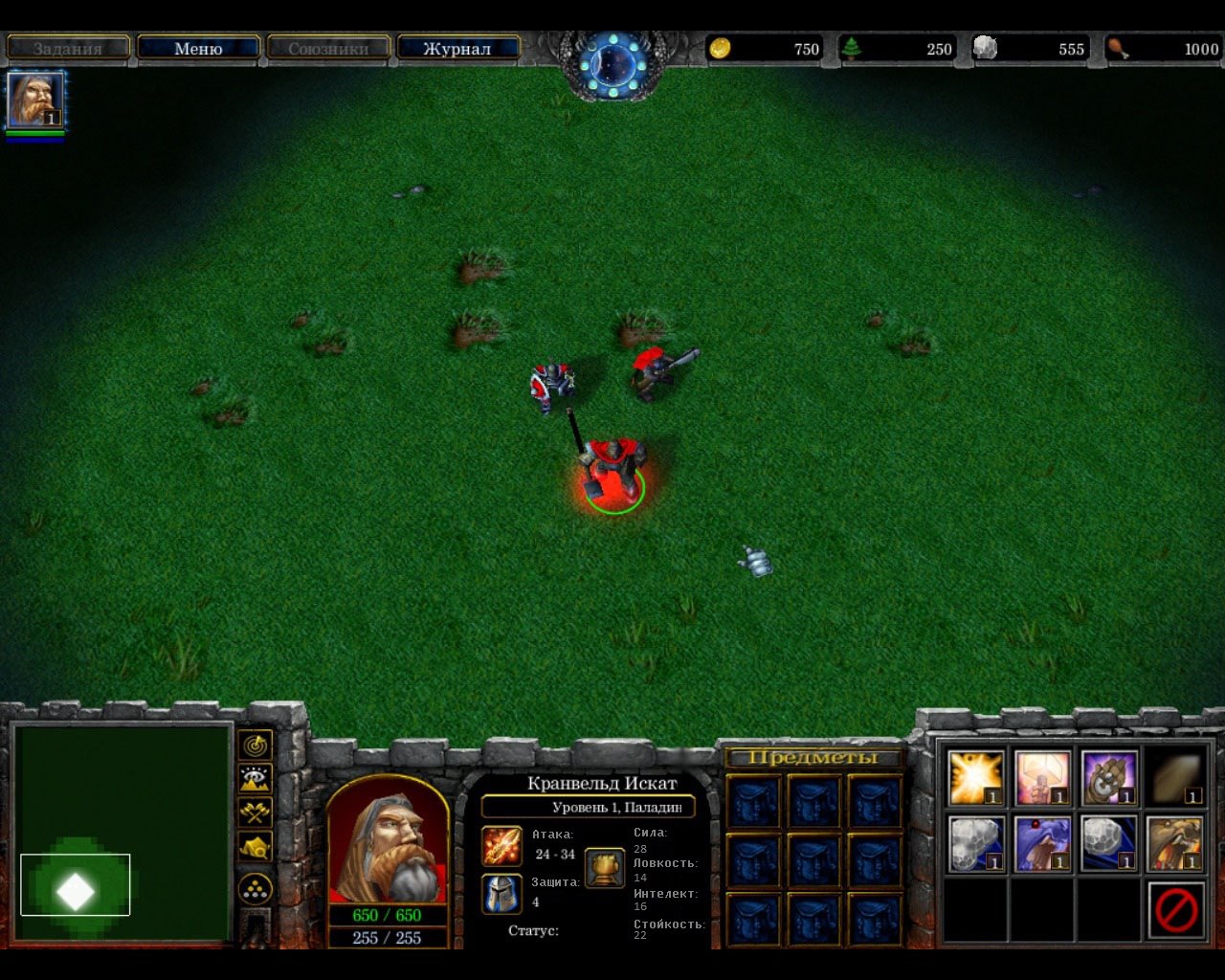Select the Paladin hero icon at top-left
Screen dimensions: 1225x980
[x=35, y=100]
